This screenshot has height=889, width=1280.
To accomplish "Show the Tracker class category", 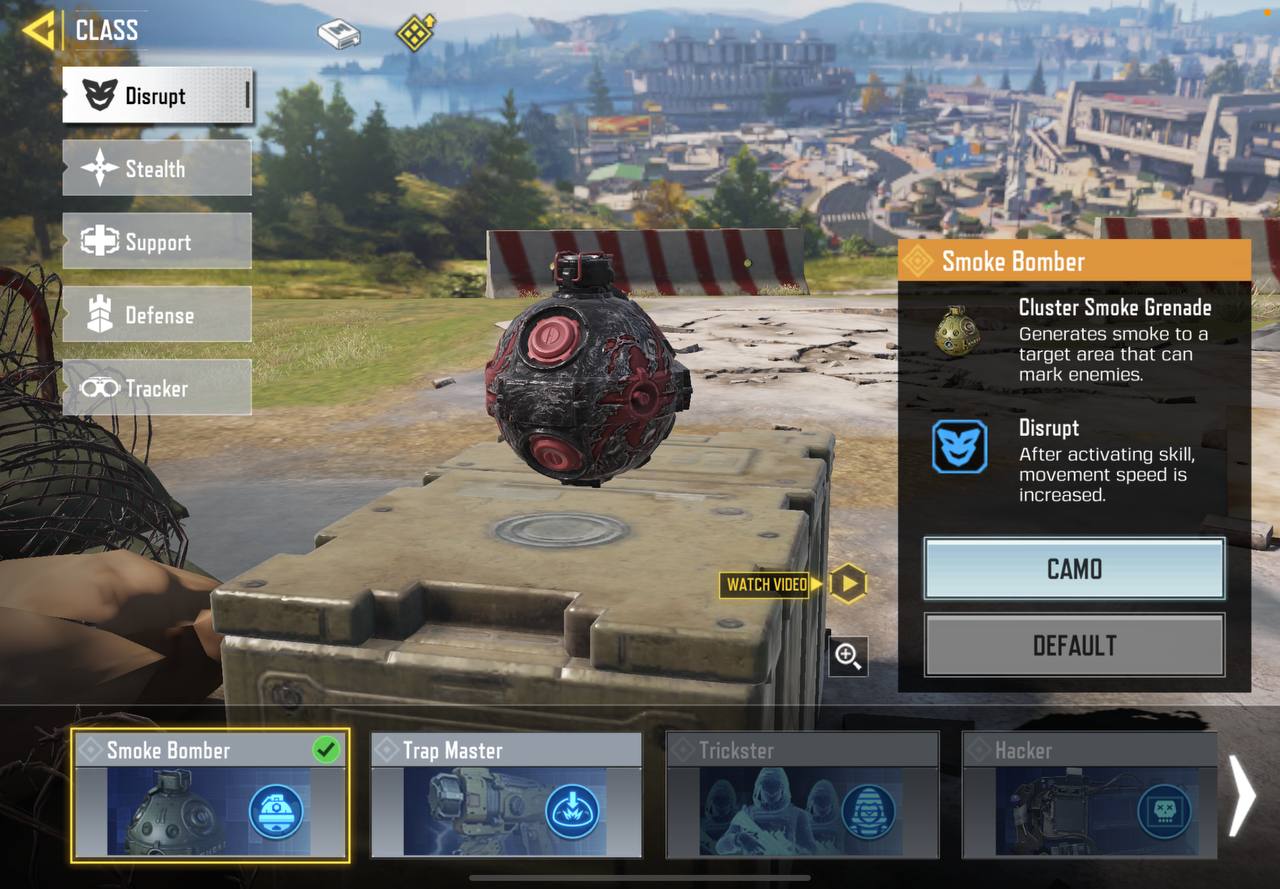I will pyautogui.click(x=157, y=388).
